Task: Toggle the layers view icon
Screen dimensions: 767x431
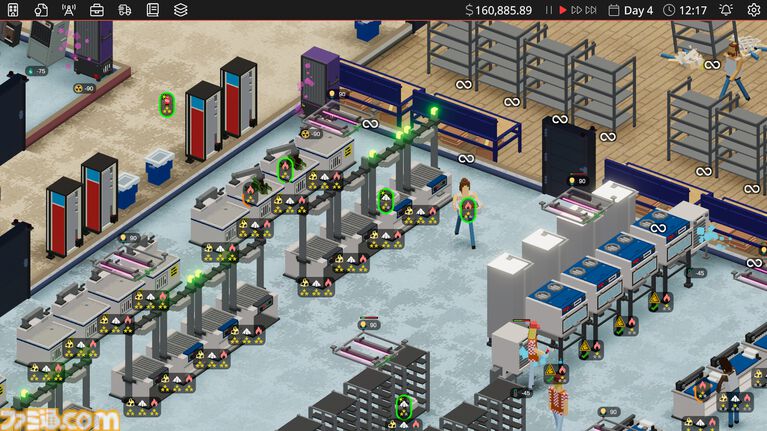Action: [181, 10]
